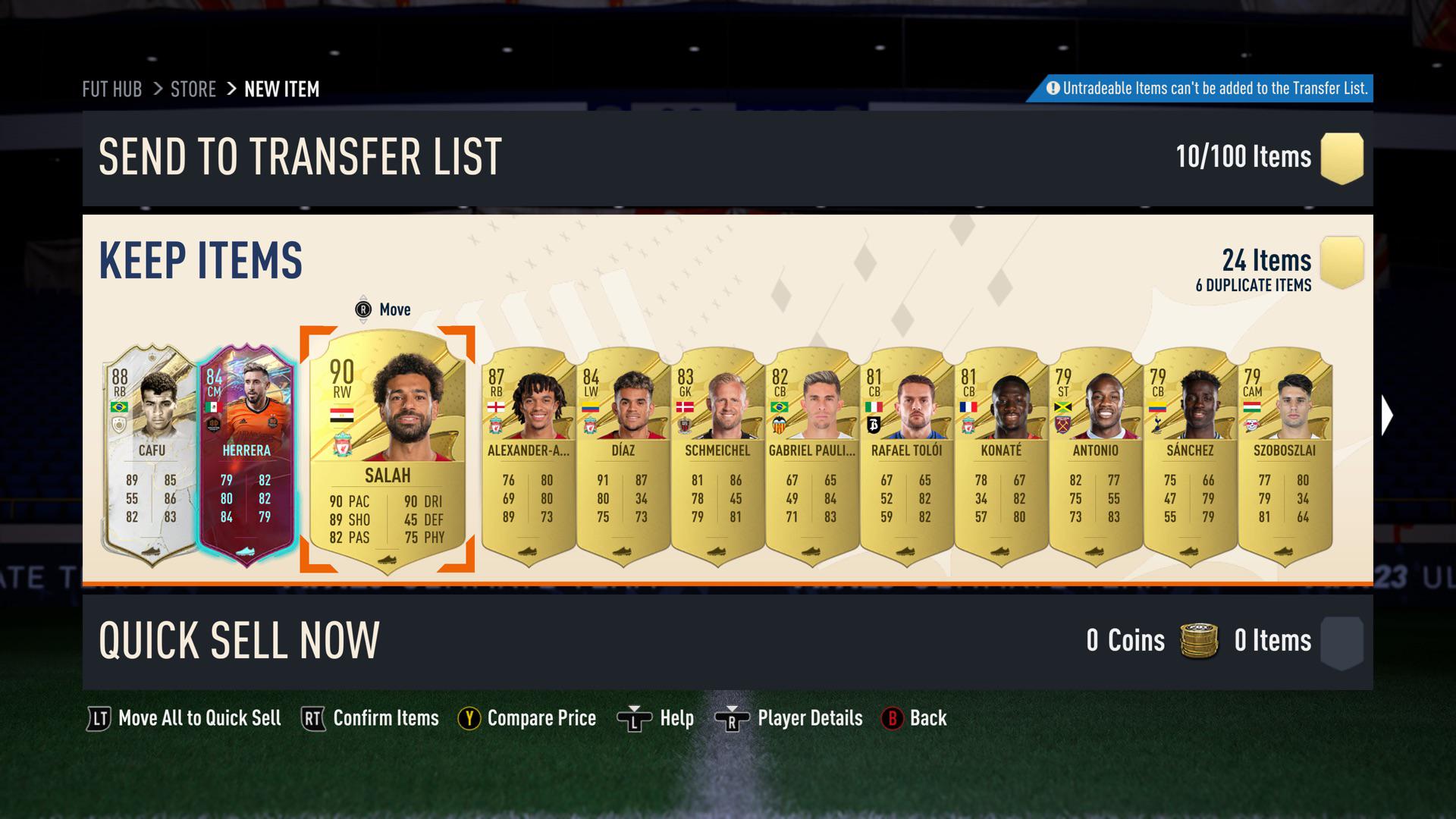1456x819 pixels.
Task: Click the FUT HUB breadcrumb link
Action: click(111, 89)
